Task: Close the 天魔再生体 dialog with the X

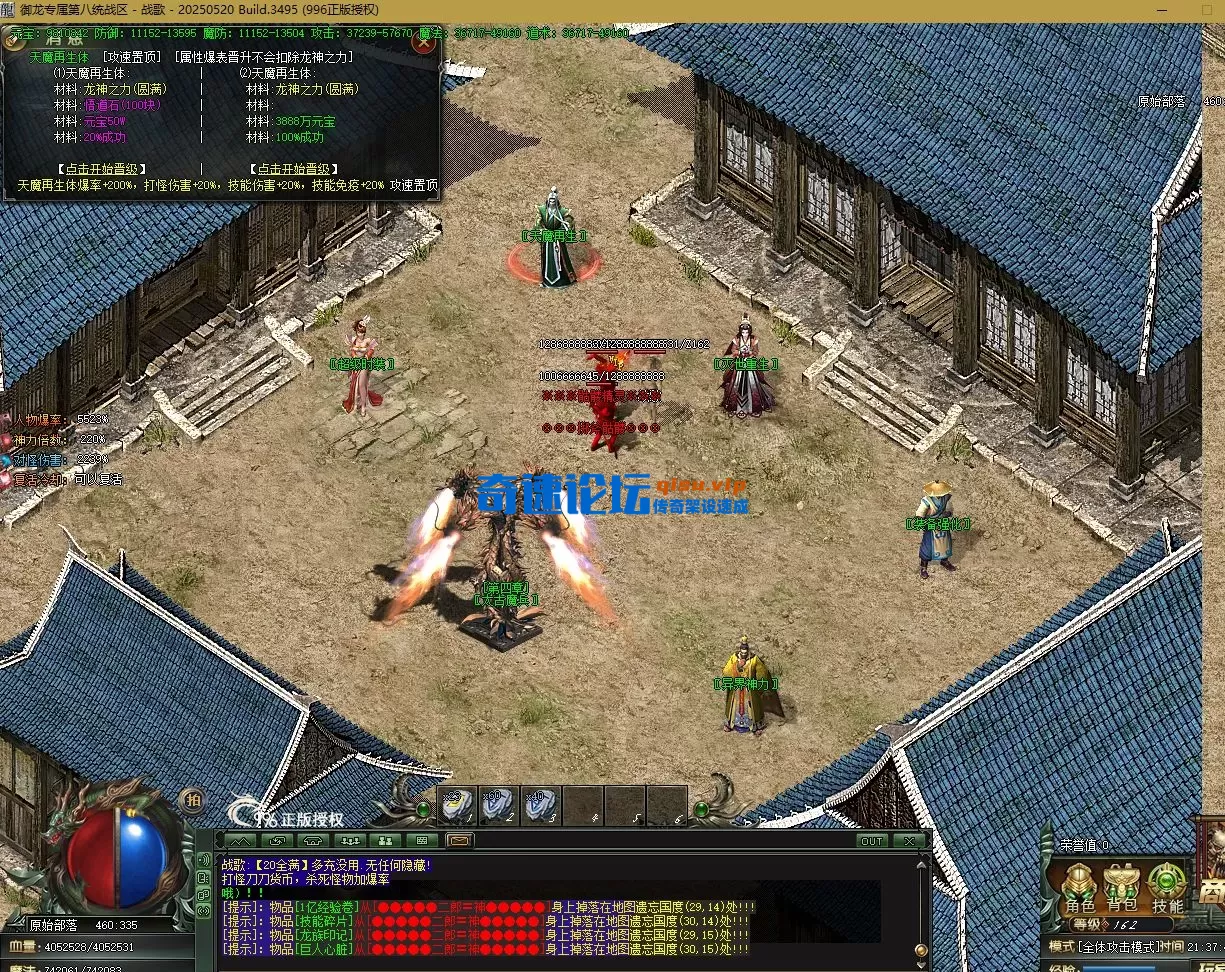Action: 426,43
